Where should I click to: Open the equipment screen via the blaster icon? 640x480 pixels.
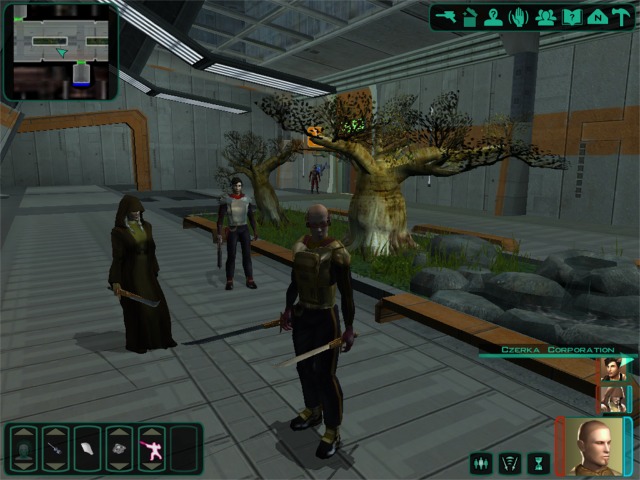446,16
